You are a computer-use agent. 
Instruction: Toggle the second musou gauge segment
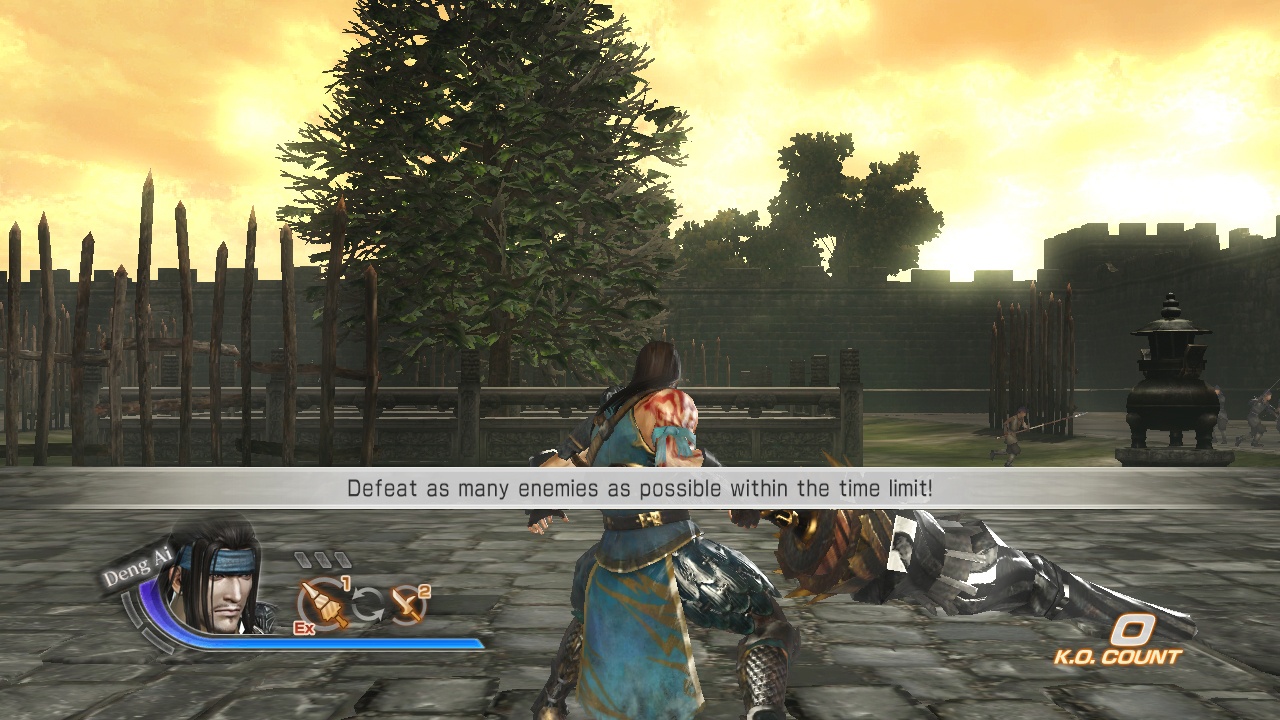click(322, 558)
